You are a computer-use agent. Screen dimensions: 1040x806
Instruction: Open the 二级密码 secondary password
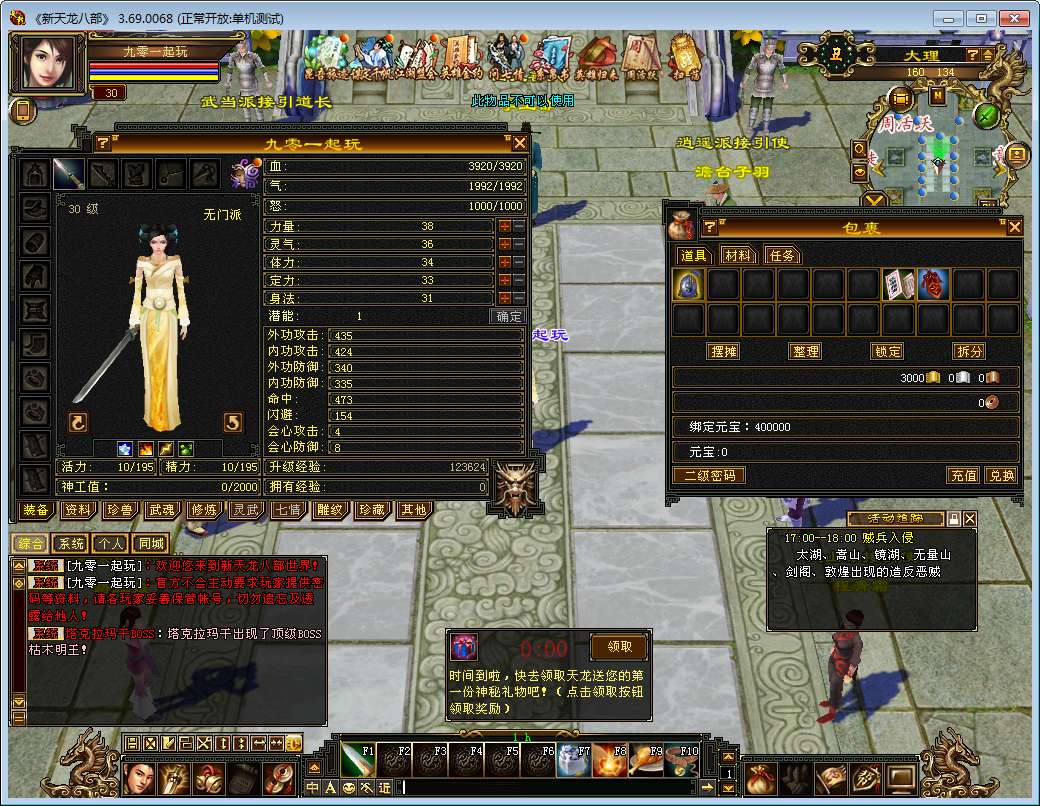tap(709, 475)
